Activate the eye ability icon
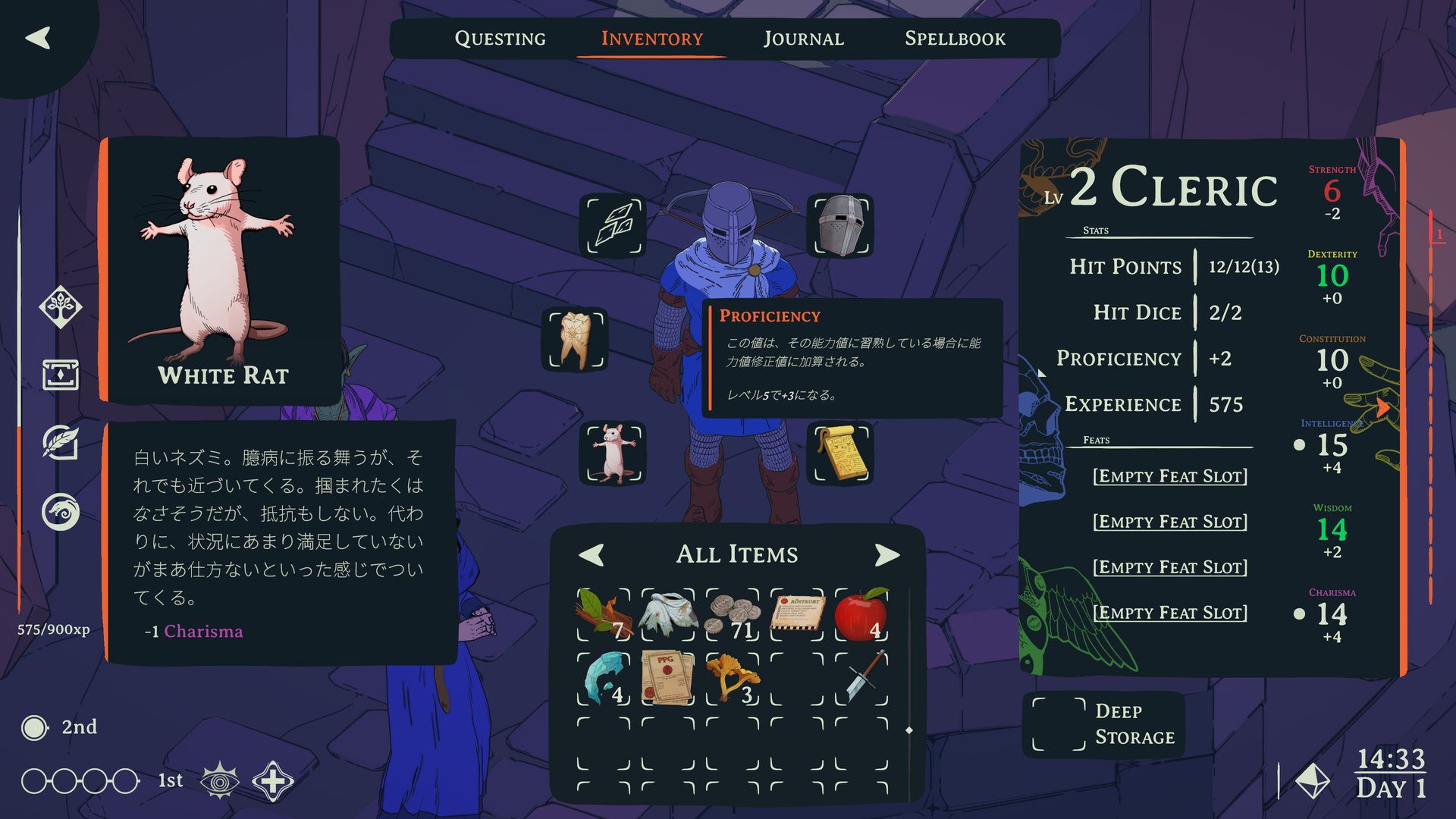This screenshot has height=819, width=1456. tap(220, 781)
